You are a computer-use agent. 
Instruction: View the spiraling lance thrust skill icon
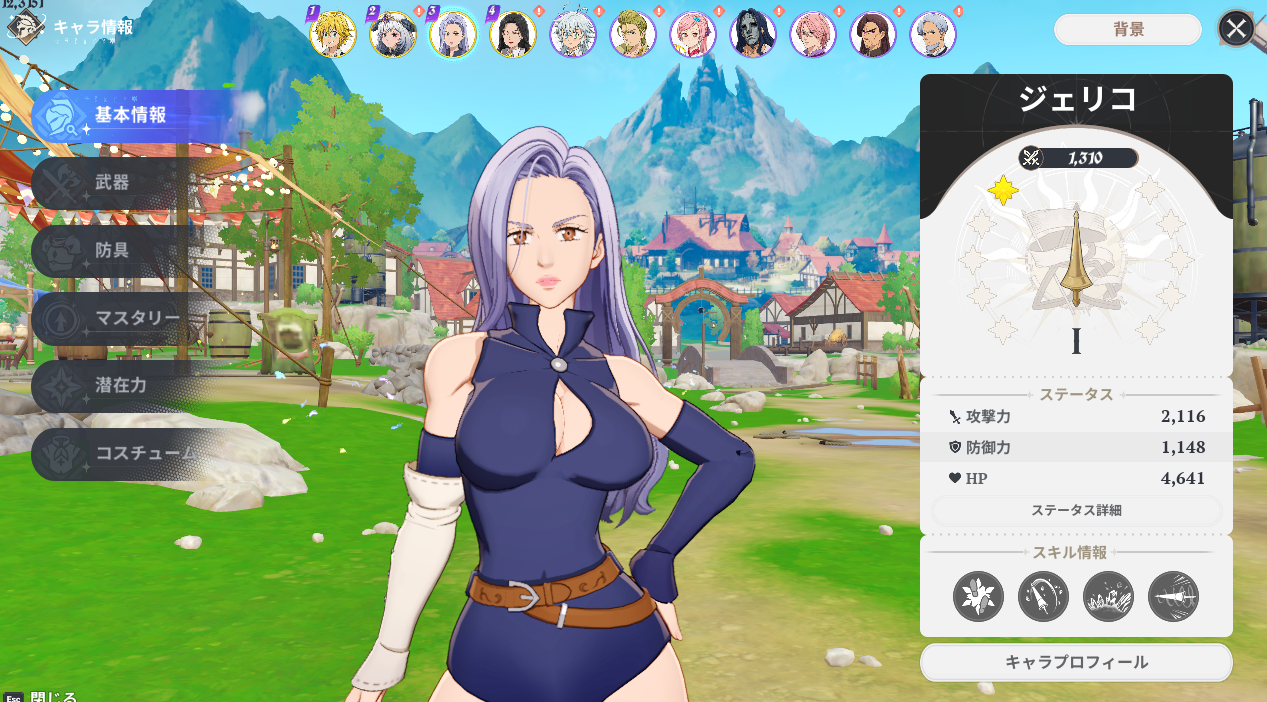pos(1173,597)
